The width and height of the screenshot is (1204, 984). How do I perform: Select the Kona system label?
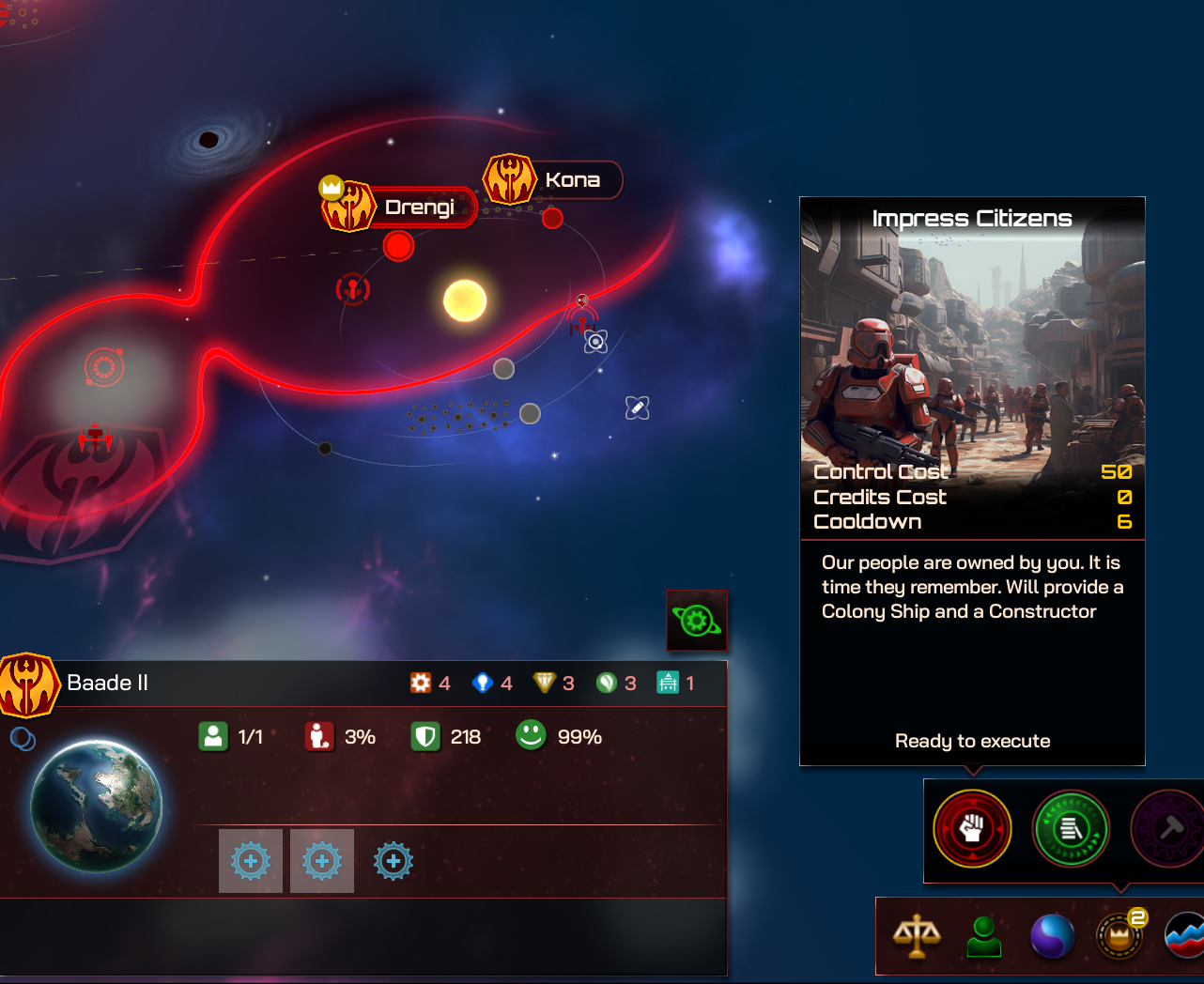tap(571, 180)
